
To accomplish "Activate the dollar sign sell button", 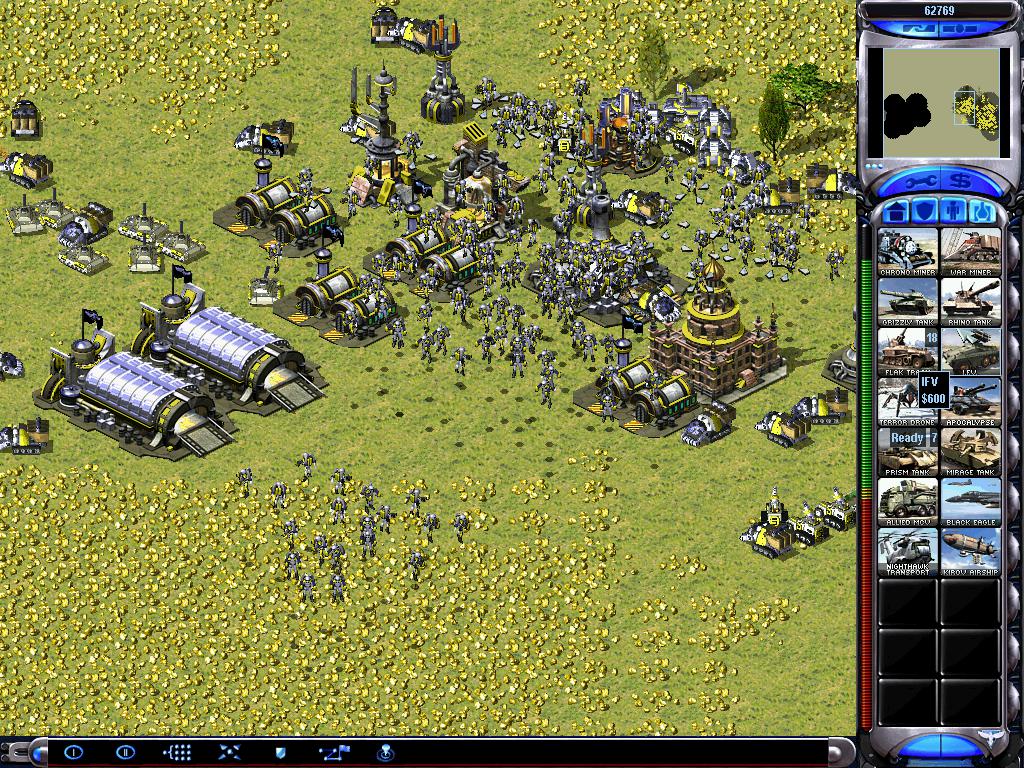I will coord(962,183).
